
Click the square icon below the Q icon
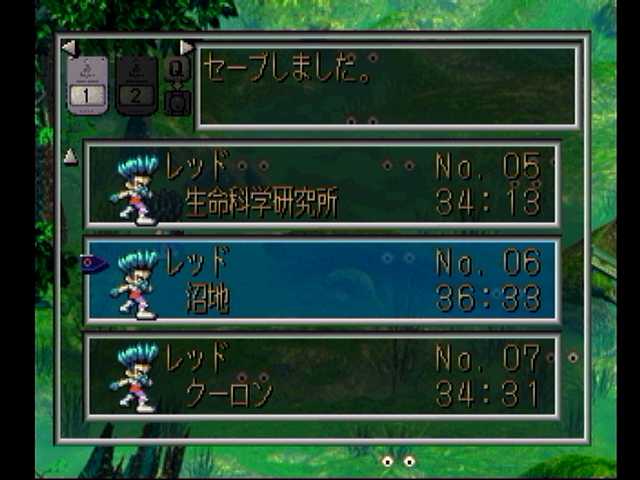coord(177,102)
